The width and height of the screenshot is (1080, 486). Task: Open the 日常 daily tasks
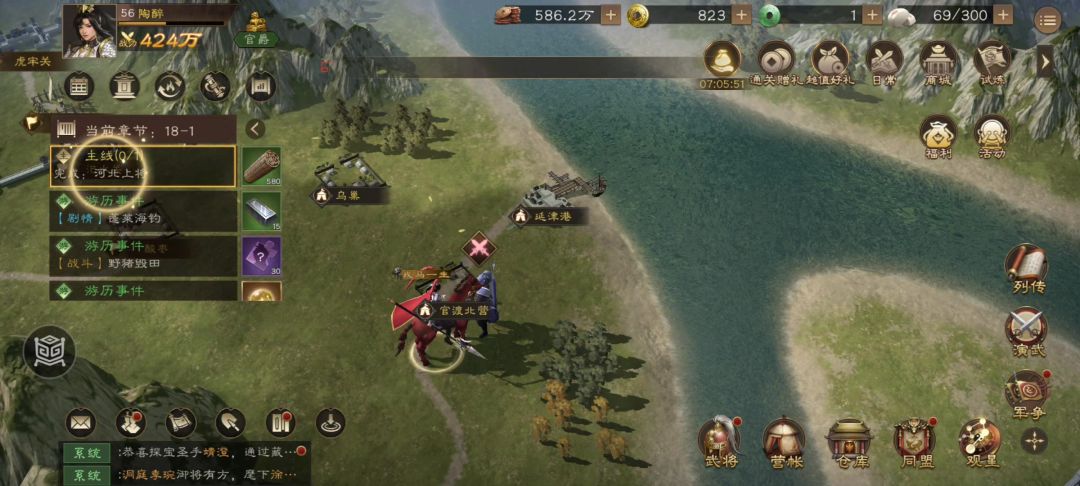point(884,63)
